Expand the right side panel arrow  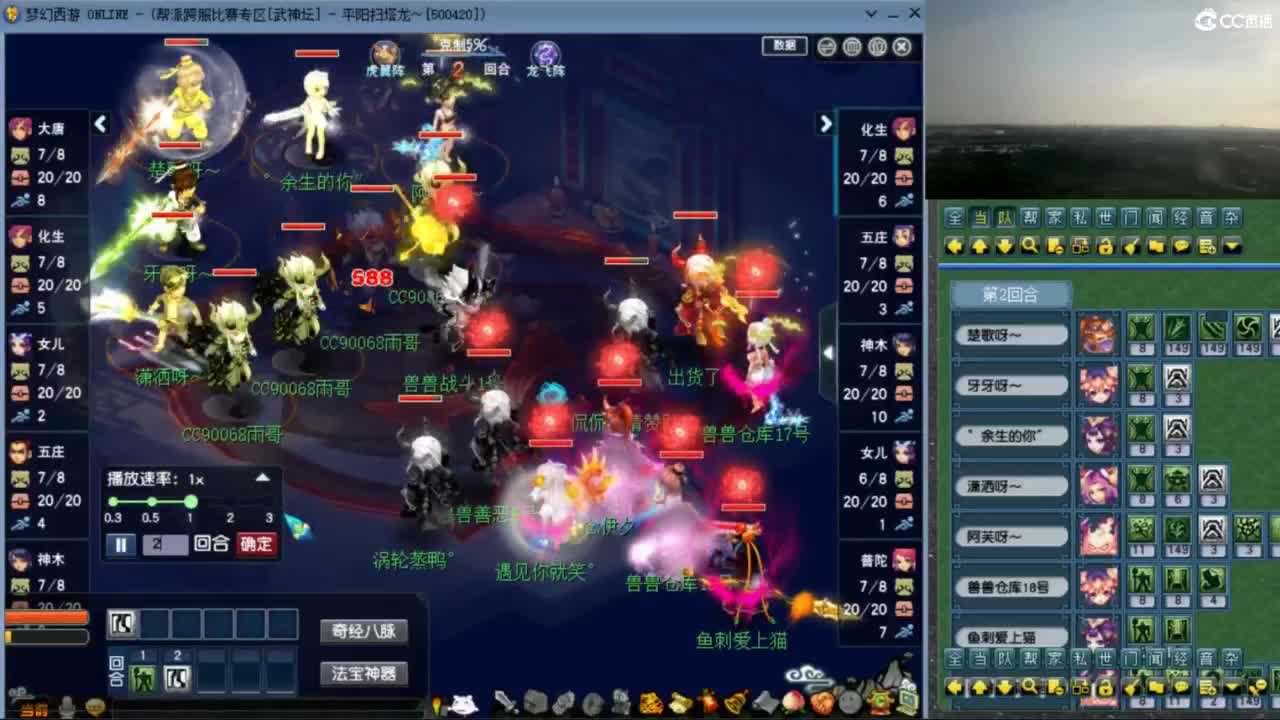click(x=825, y=123)
